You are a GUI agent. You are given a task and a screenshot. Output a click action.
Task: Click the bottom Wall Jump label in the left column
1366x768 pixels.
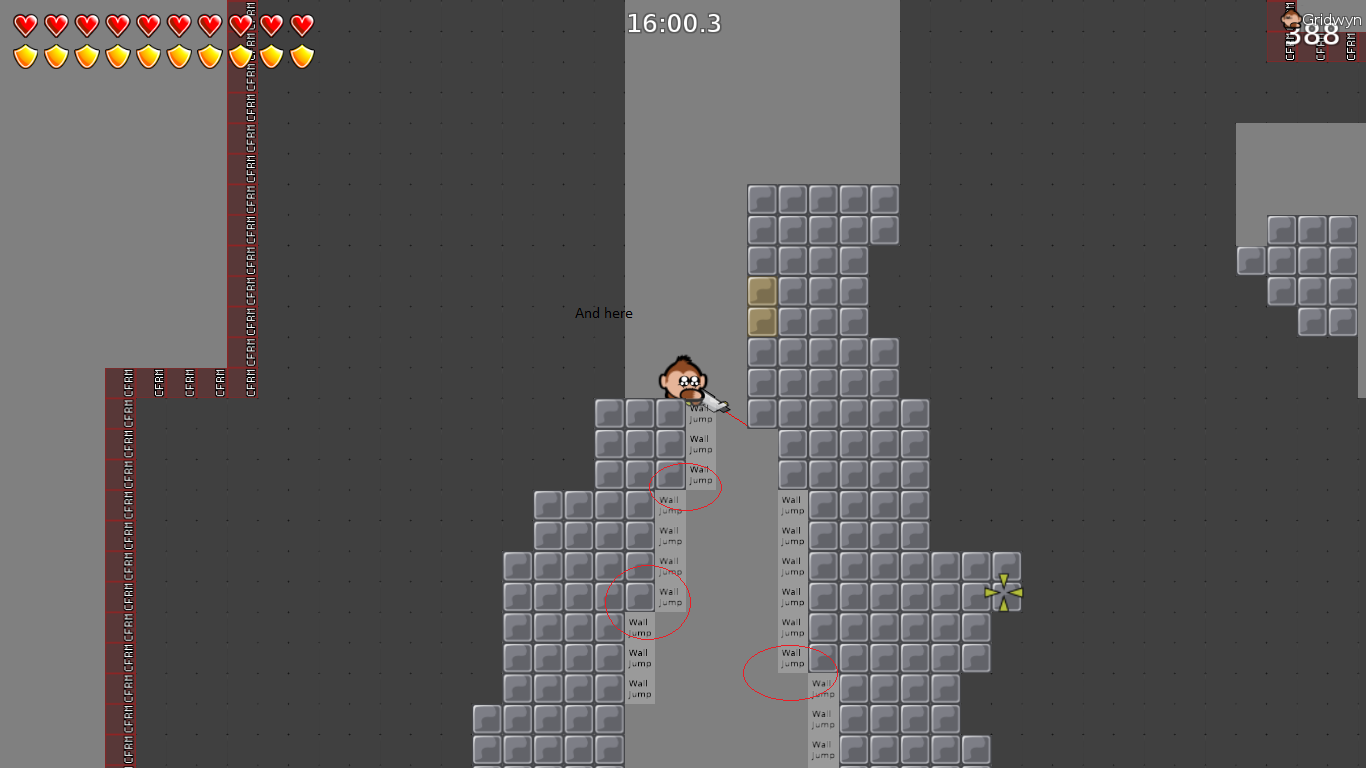640,688
